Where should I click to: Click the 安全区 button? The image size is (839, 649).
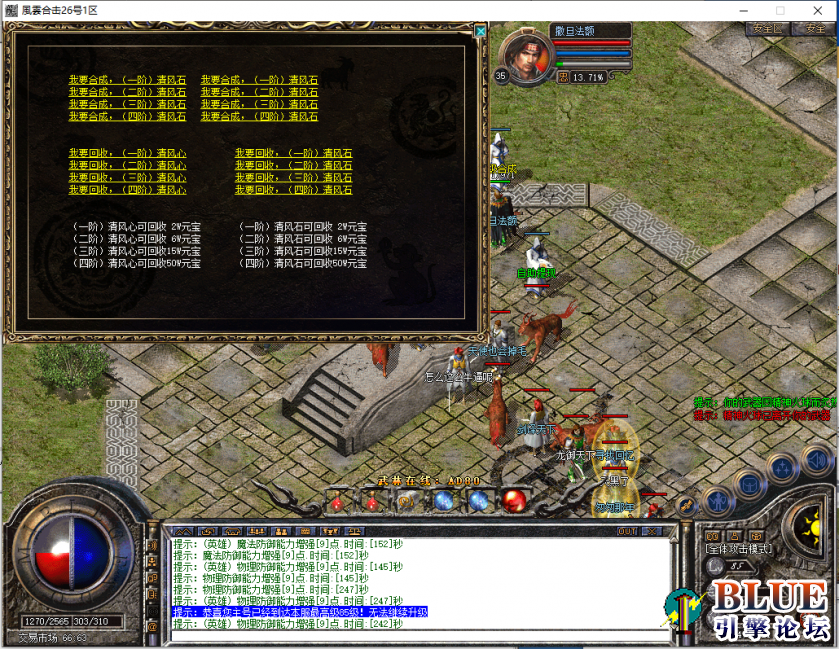pyautogui.click(x=766, y=29)
